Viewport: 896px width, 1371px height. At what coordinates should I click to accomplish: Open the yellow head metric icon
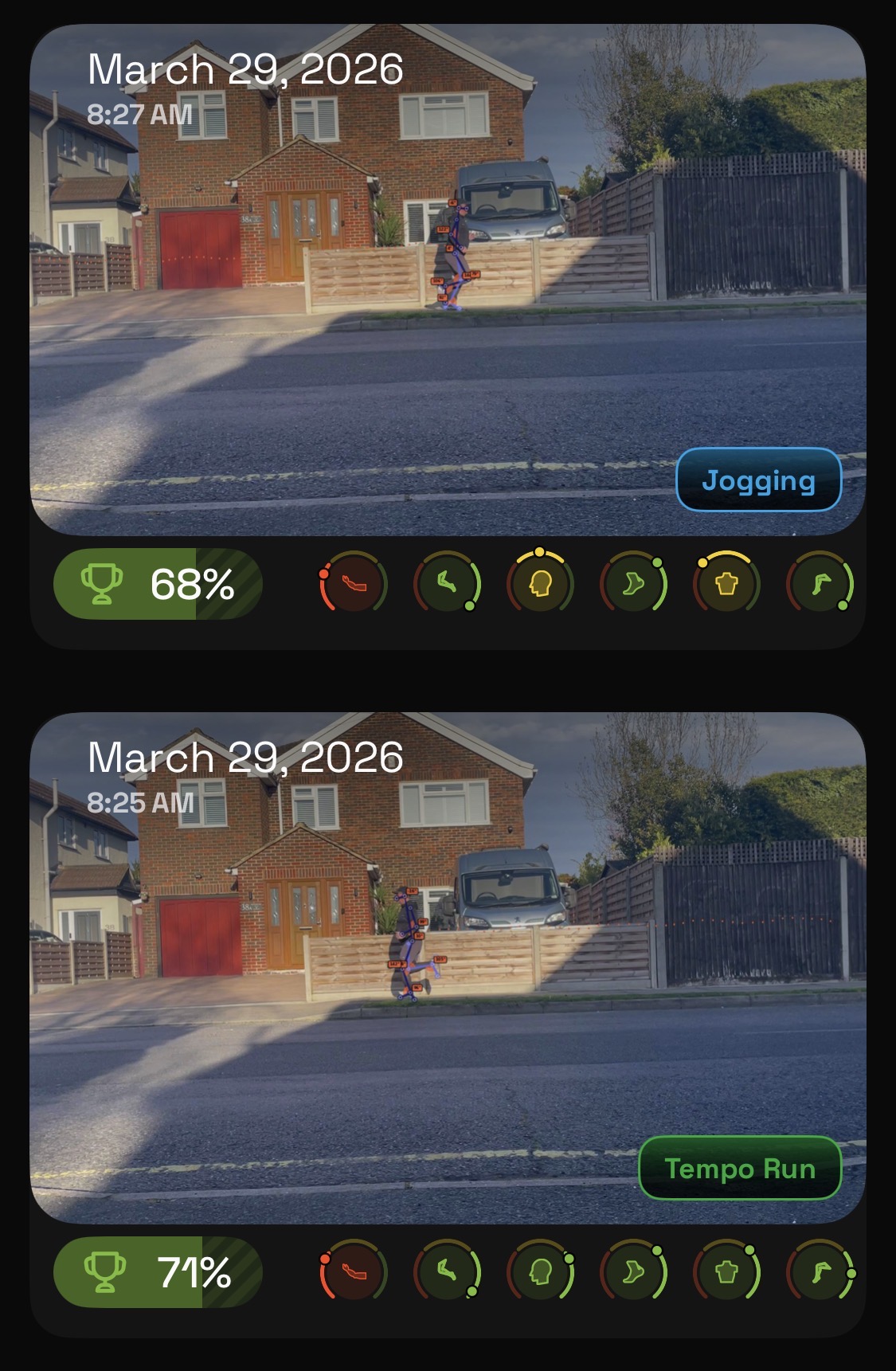(x=540, y=585)
